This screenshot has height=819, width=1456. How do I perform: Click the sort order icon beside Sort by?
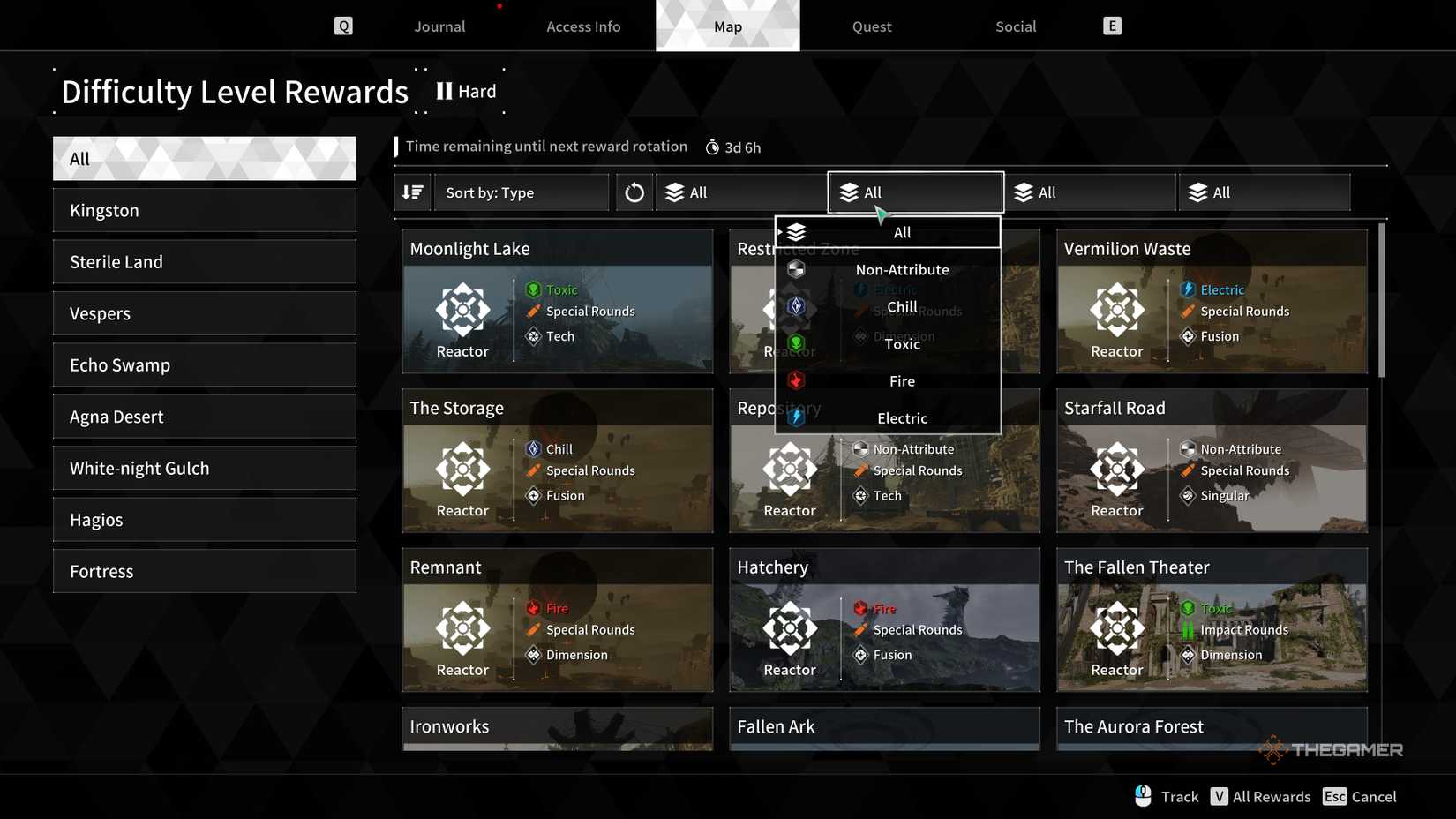tap(412, 192)
